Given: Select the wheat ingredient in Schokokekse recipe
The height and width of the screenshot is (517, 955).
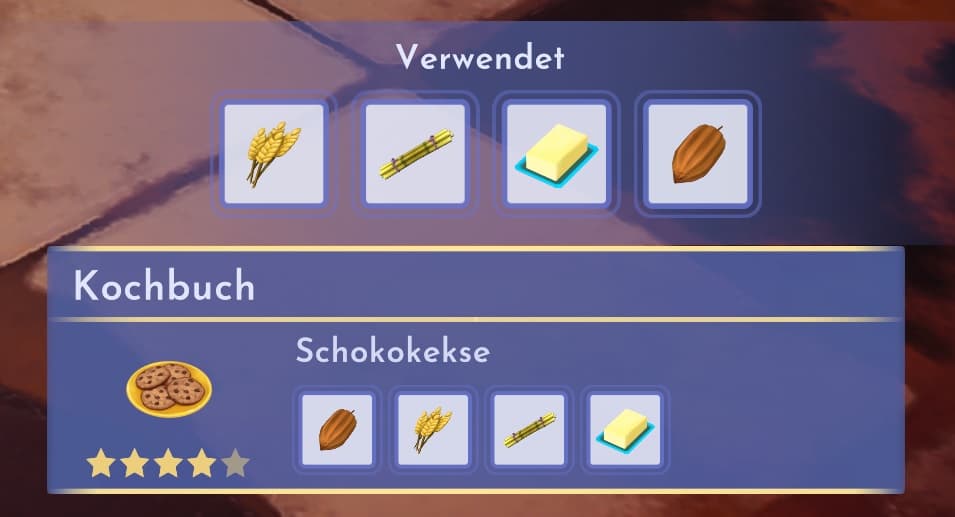Looking at the screenshot, I should click(x=433, y=430).
